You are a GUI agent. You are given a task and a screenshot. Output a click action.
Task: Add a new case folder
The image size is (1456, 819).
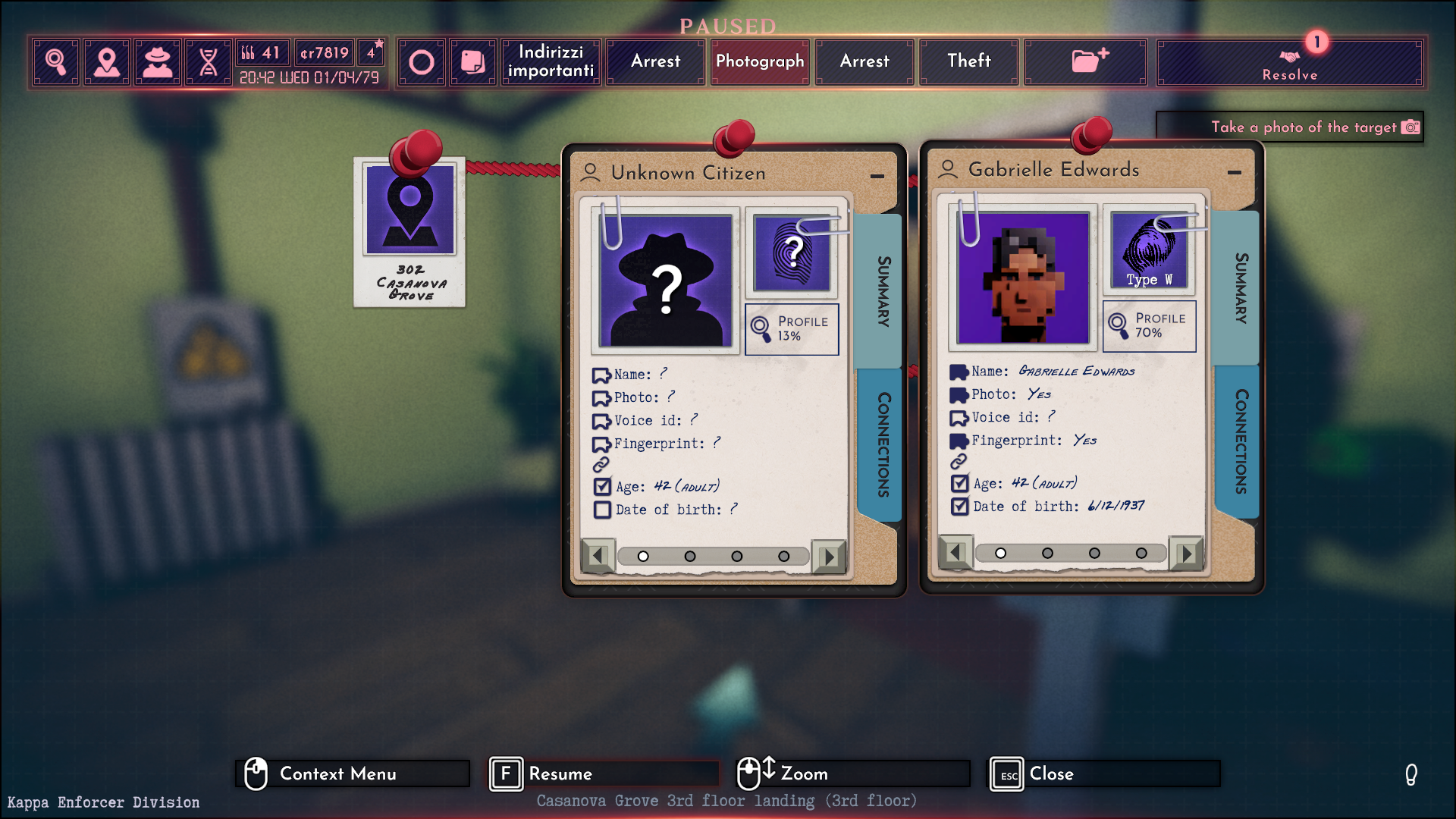tap(1086, 61)
